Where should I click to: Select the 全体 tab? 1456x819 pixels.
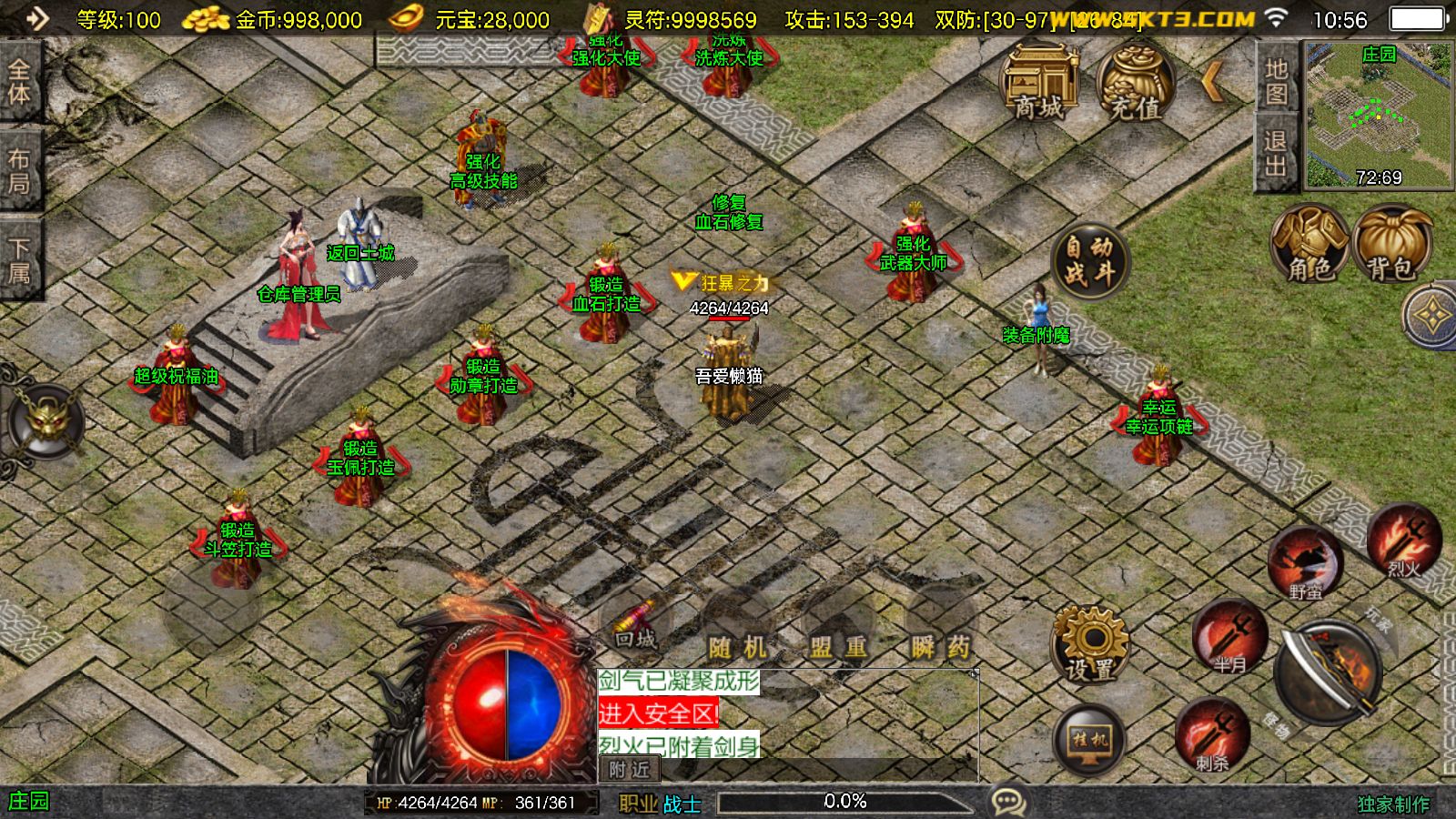(19, 82)
